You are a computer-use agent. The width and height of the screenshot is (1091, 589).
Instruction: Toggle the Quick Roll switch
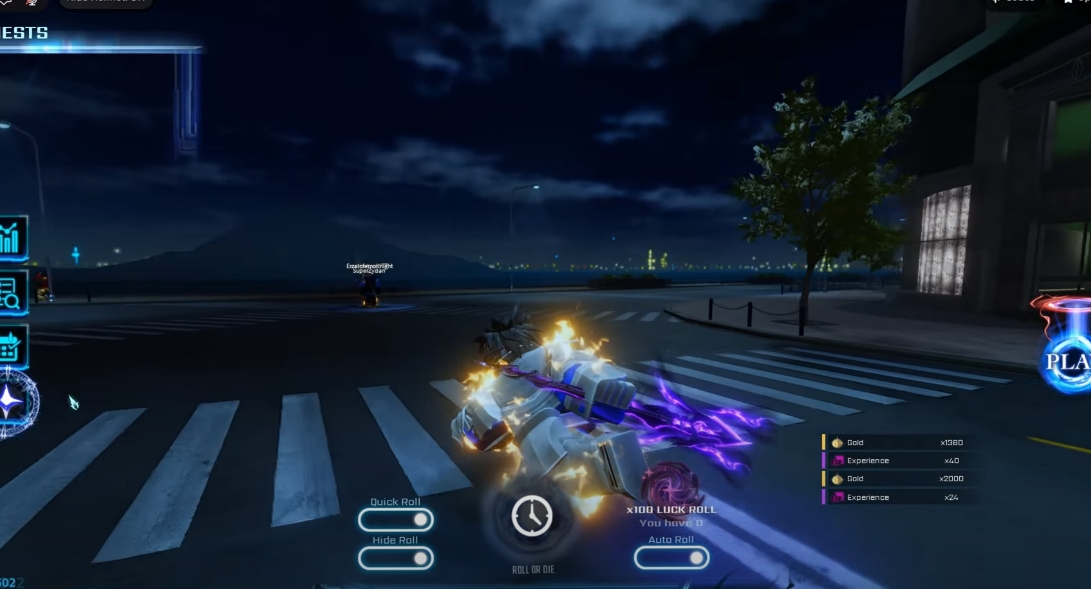(396, 520)
